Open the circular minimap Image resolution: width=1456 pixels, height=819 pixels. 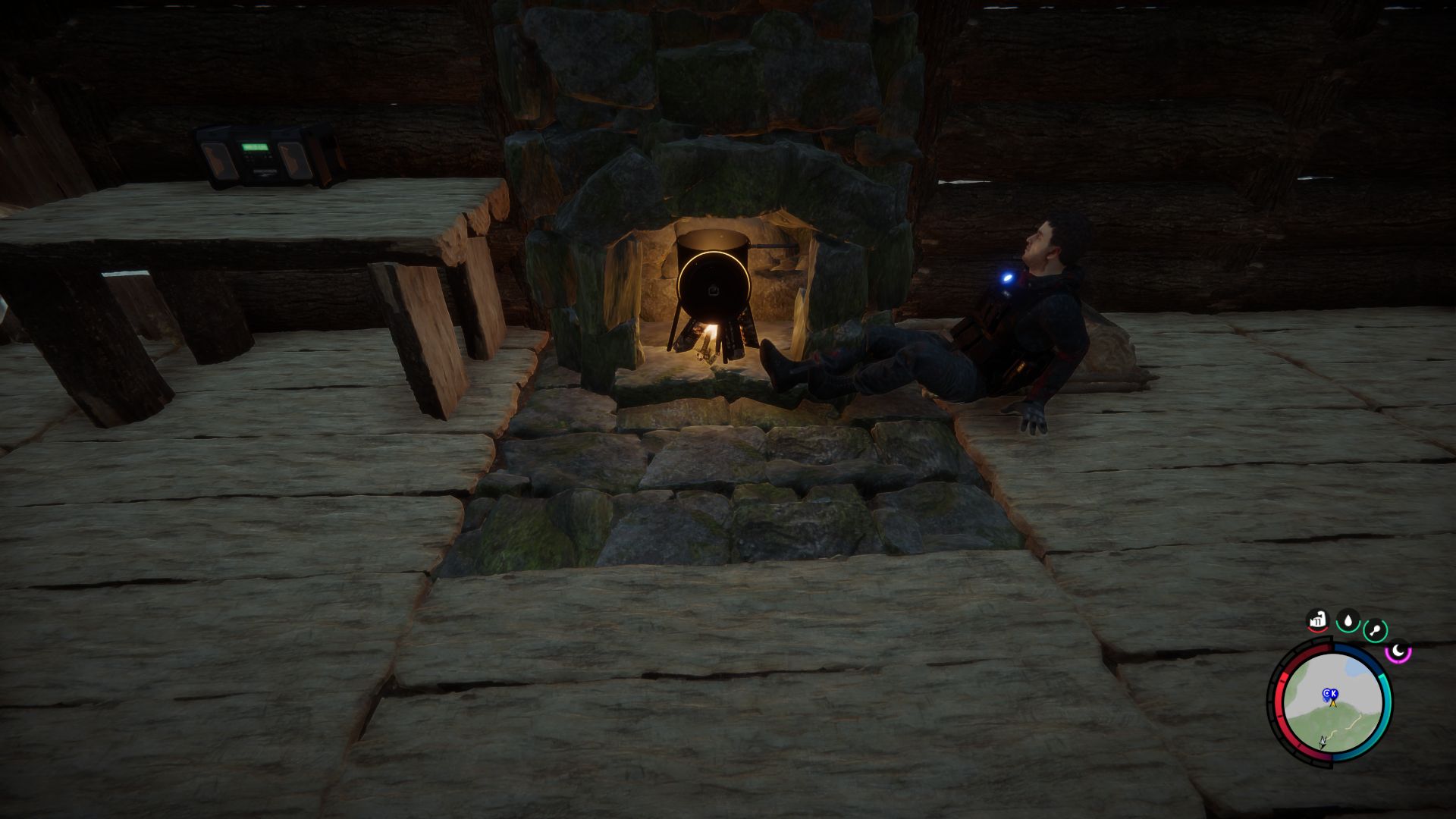click(x=1331, y=702)
